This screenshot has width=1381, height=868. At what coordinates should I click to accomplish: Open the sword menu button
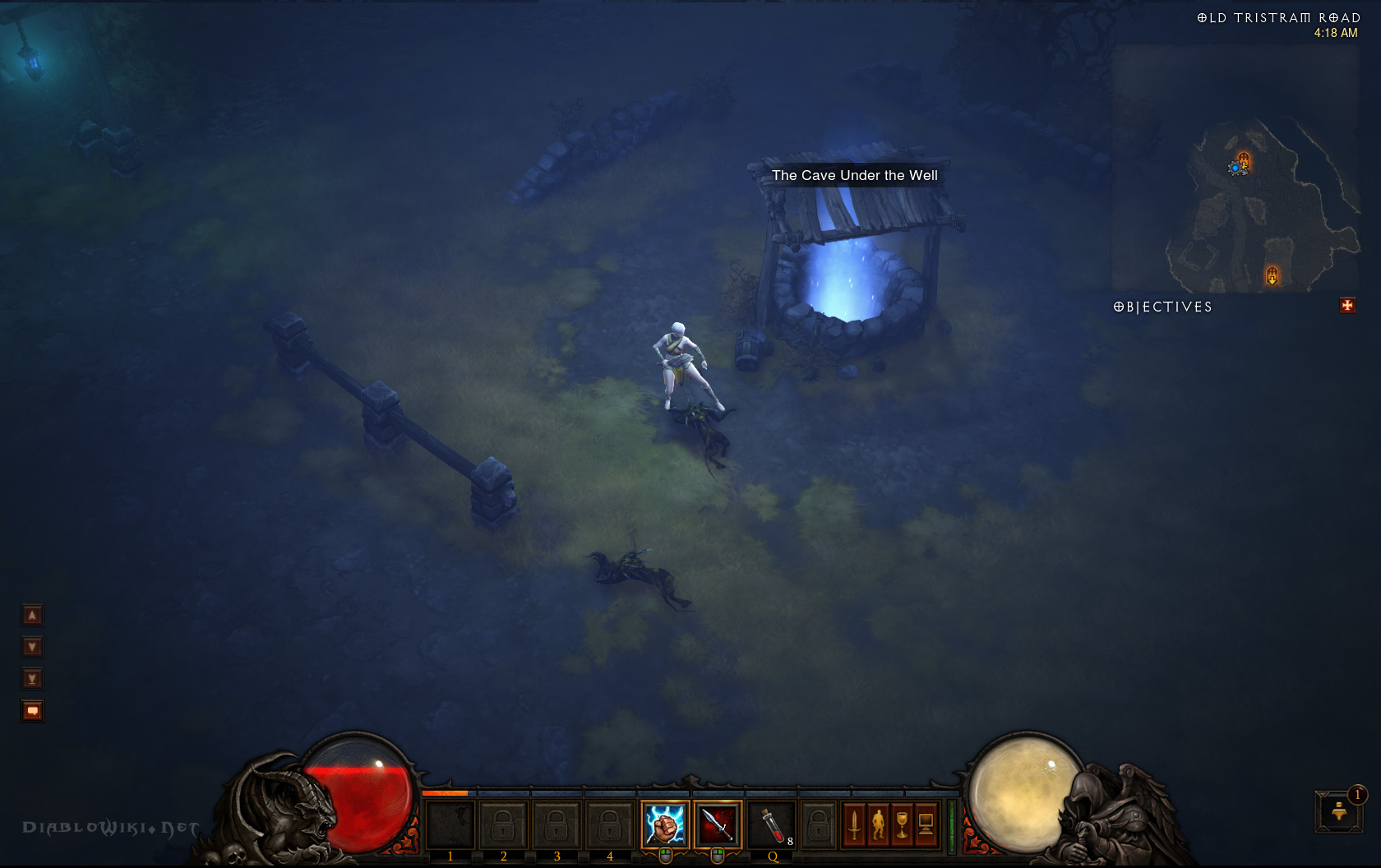pos(854,824)
